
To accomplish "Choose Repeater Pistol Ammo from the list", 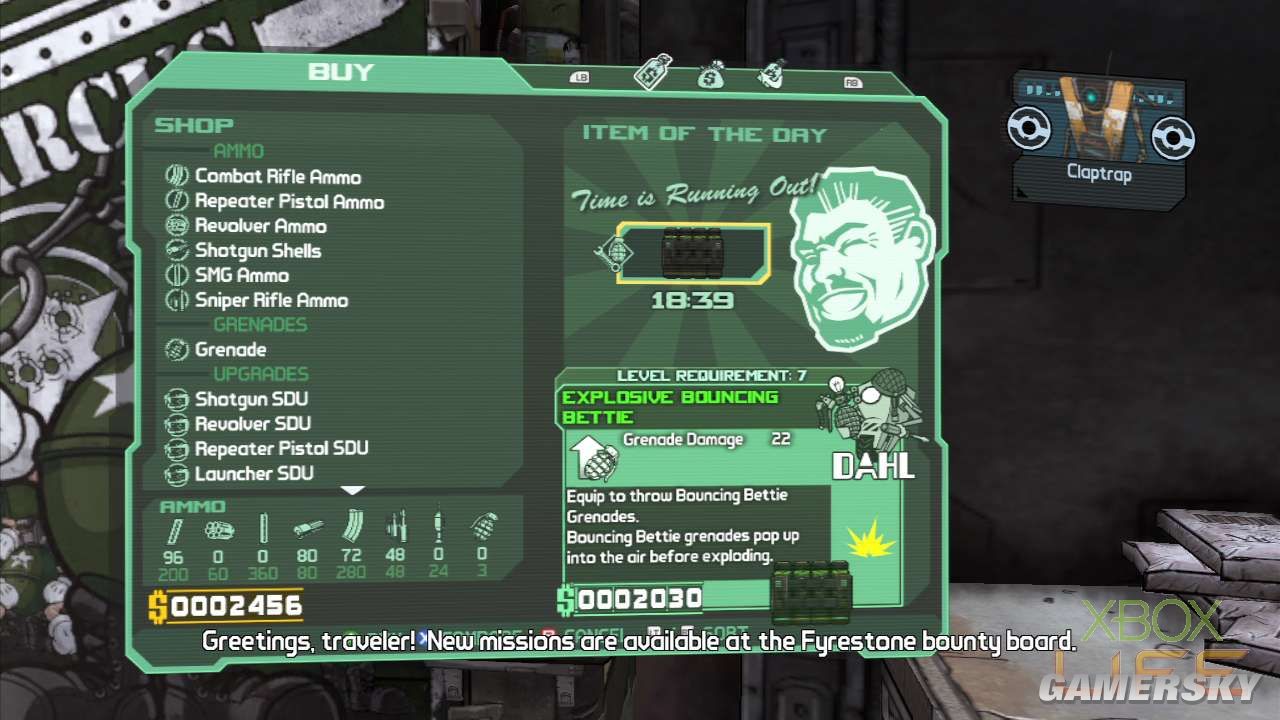I will (288, 202).
